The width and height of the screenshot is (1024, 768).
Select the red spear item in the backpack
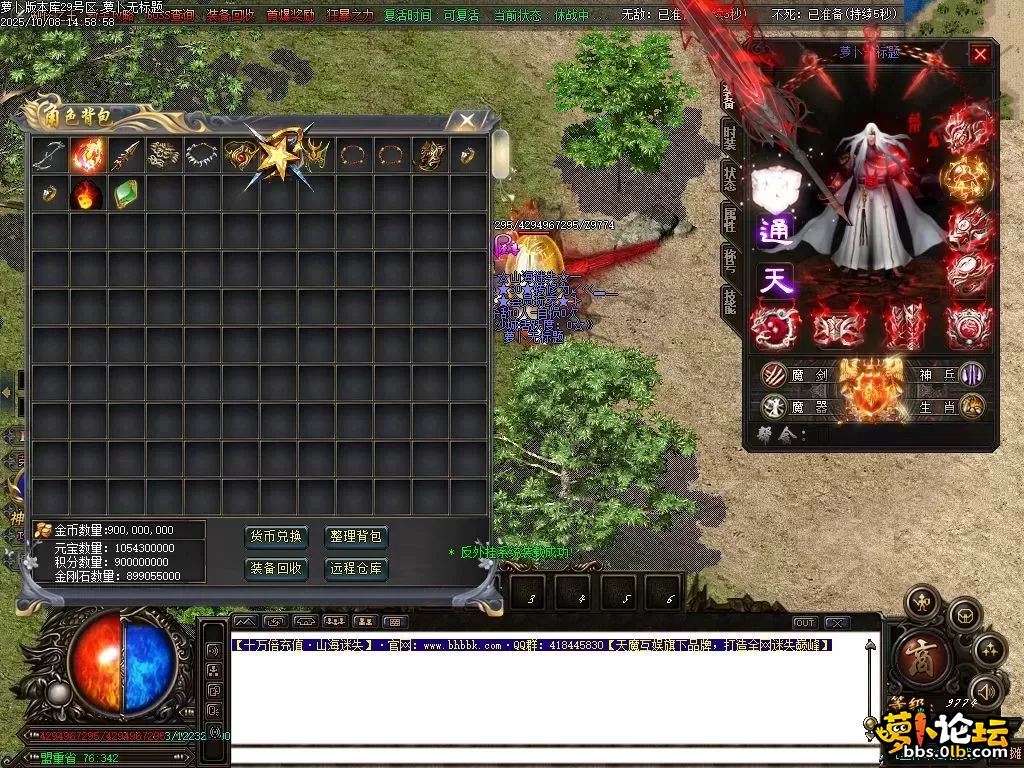coord(125,154)
